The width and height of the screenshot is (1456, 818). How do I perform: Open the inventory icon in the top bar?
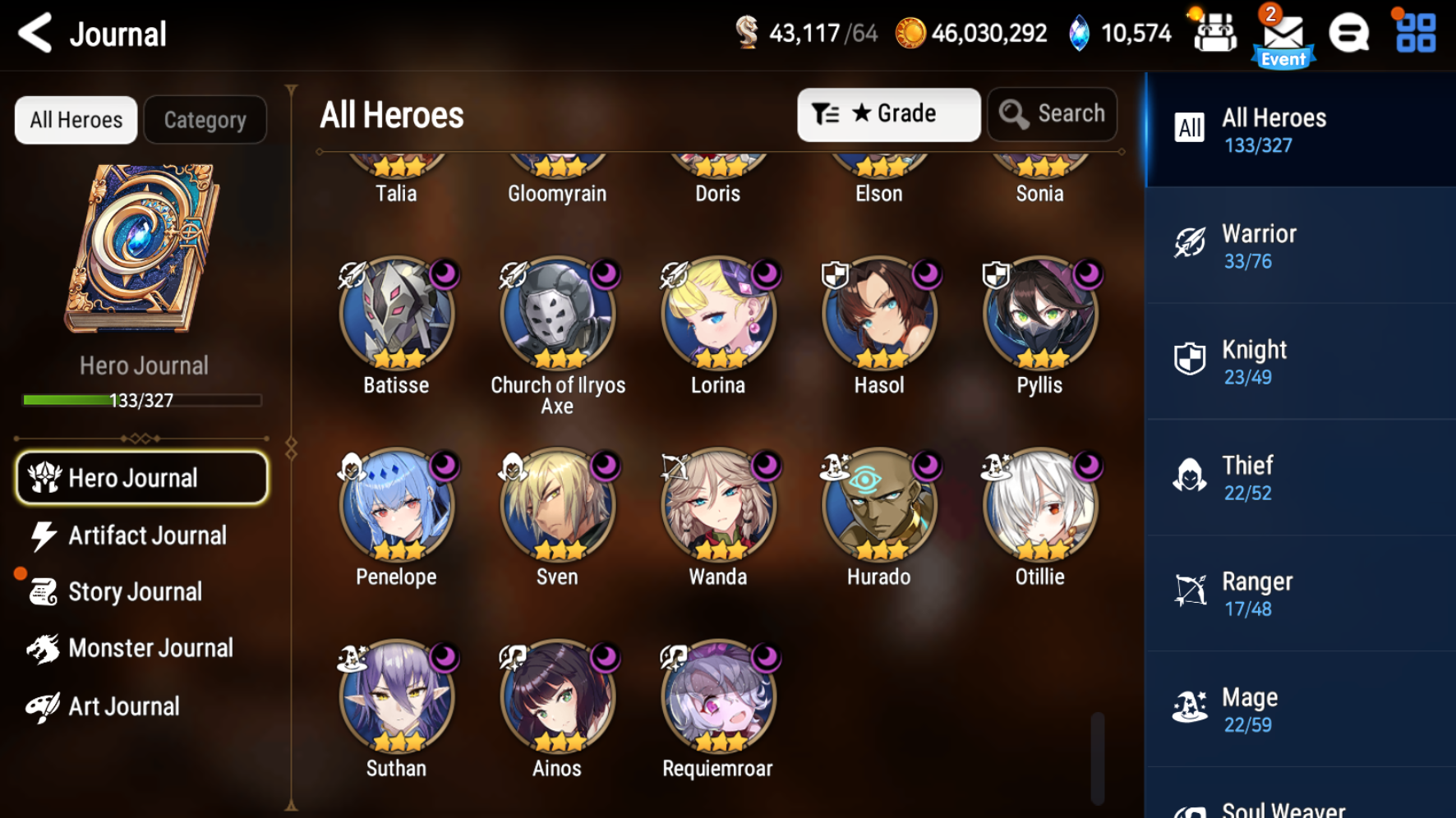click(x=1215, y=34)
